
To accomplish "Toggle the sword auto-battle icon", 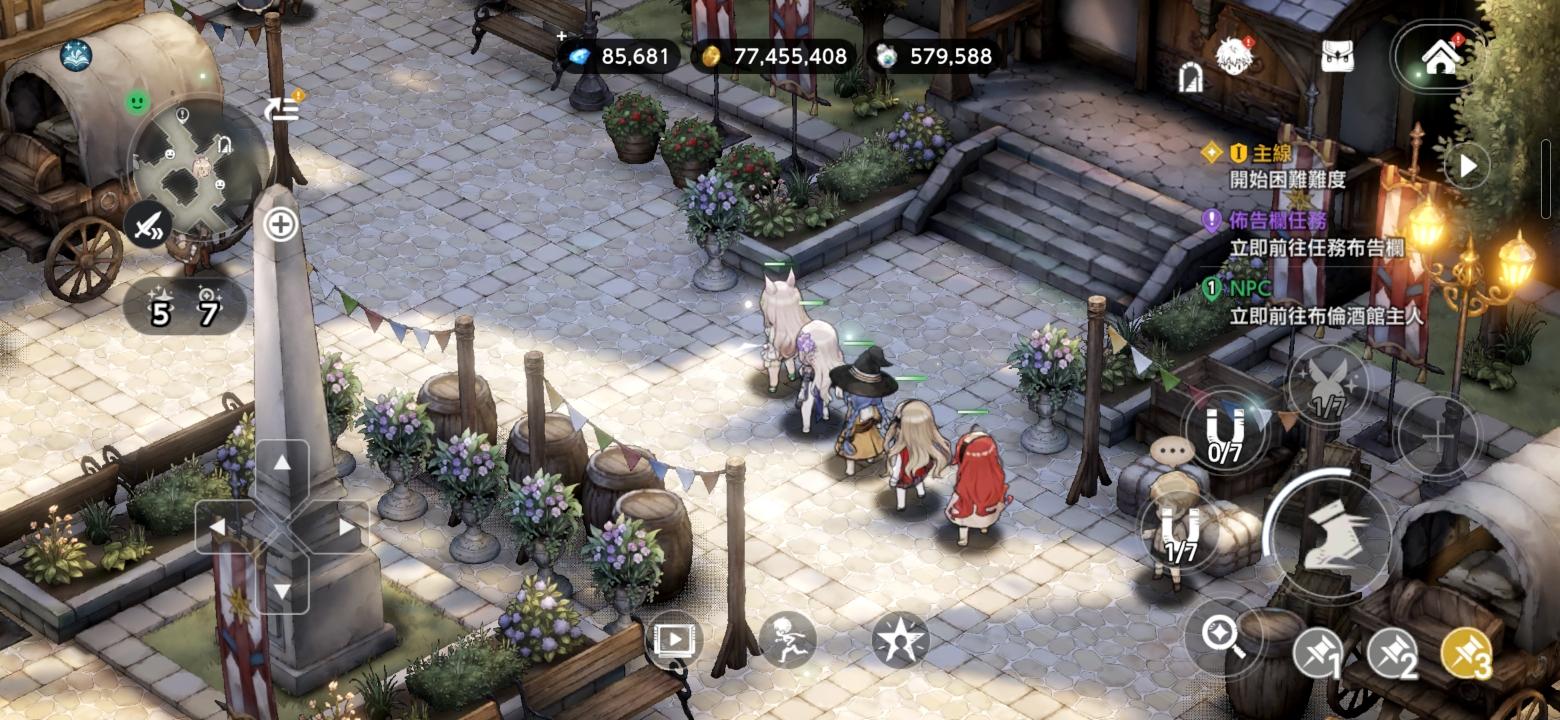I will pos(148,224).
